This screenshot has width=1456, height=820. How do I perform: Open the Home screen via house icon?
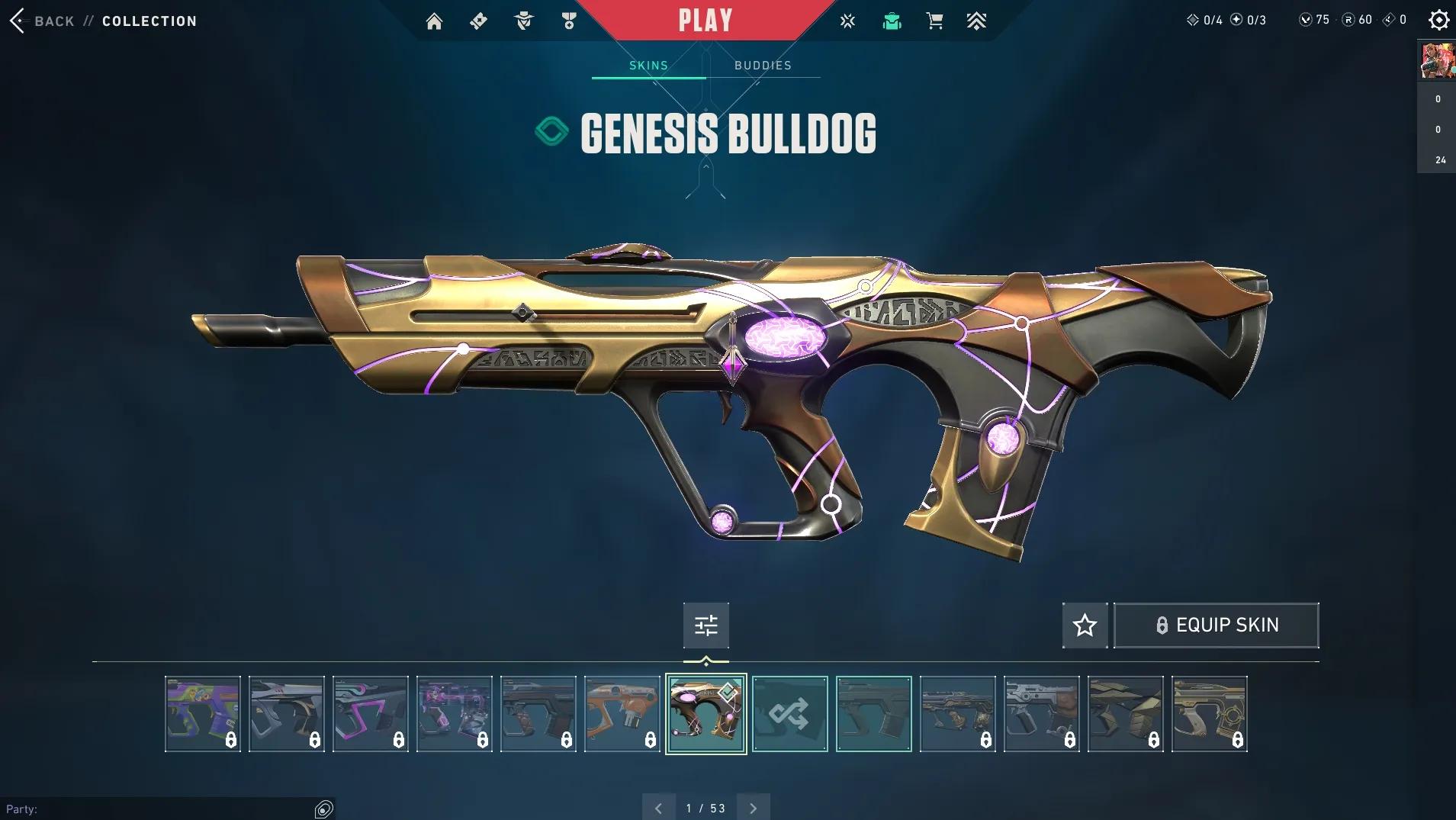pos(434,21)
